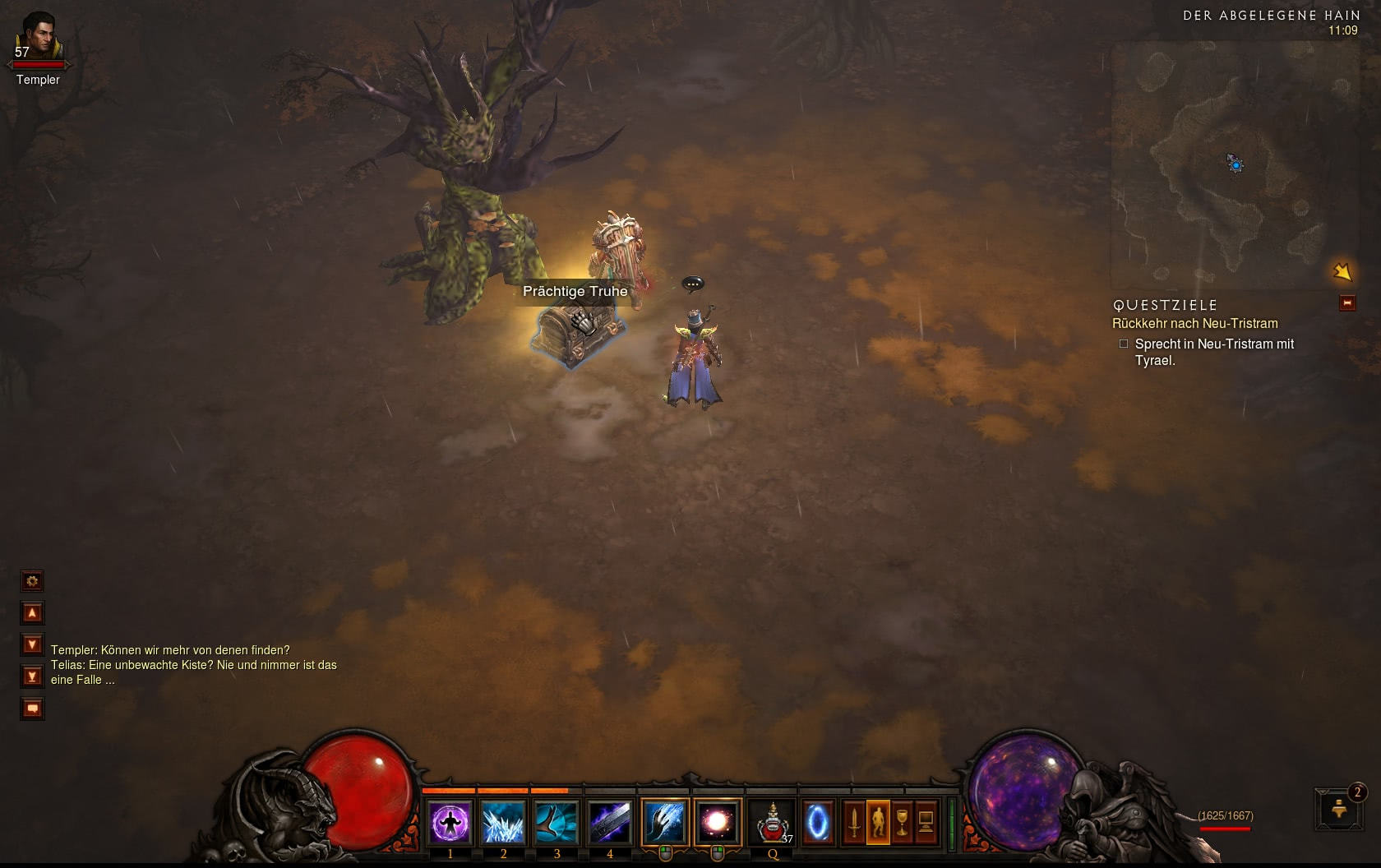
Task: Drink the red health potion
Action: [x=773, y=822]
